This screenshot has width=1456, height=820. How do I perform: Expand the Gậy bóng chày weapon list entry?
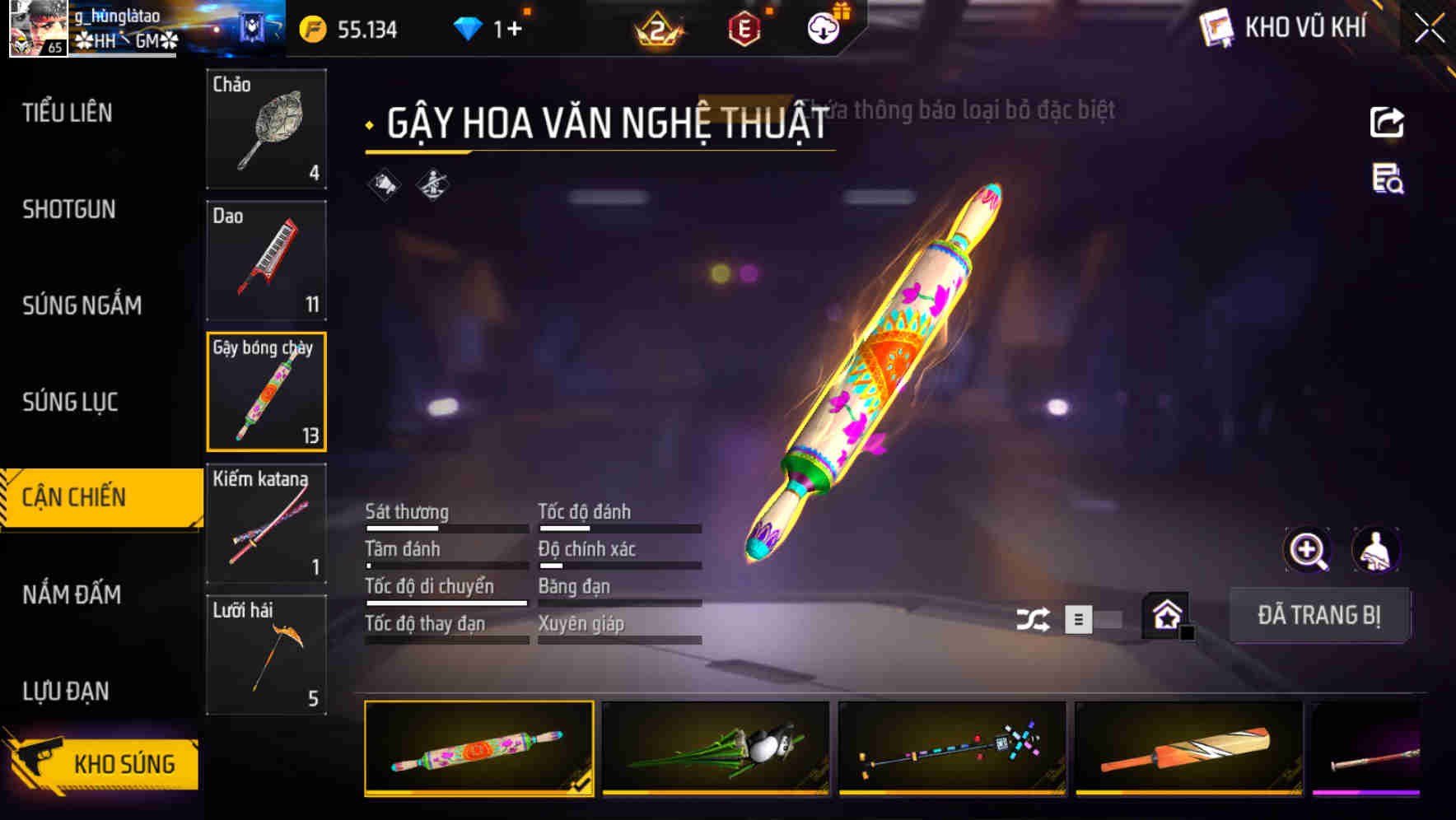point(265,392)
